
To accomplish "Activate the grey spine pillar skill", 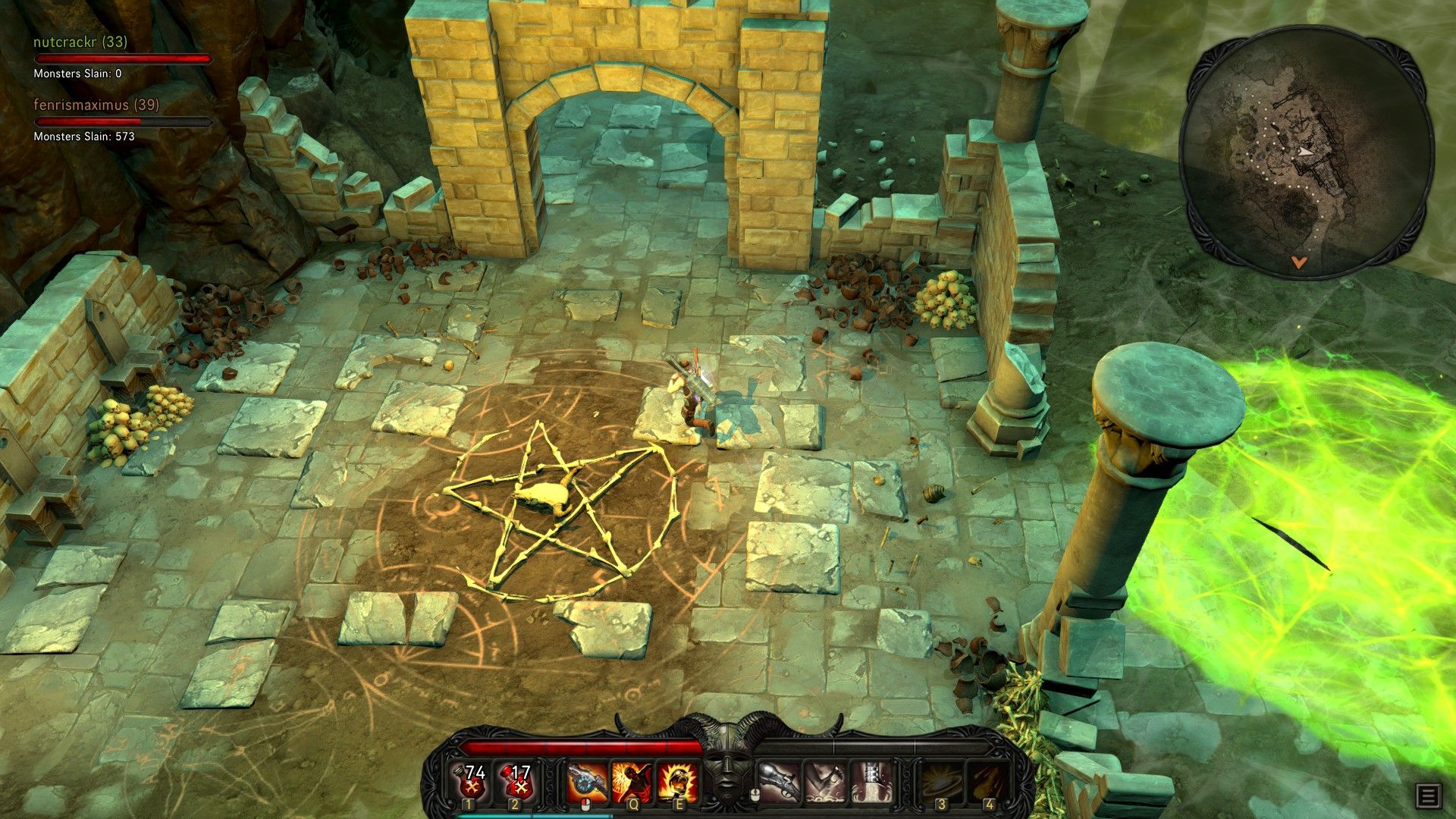I will tap(869, 782).
